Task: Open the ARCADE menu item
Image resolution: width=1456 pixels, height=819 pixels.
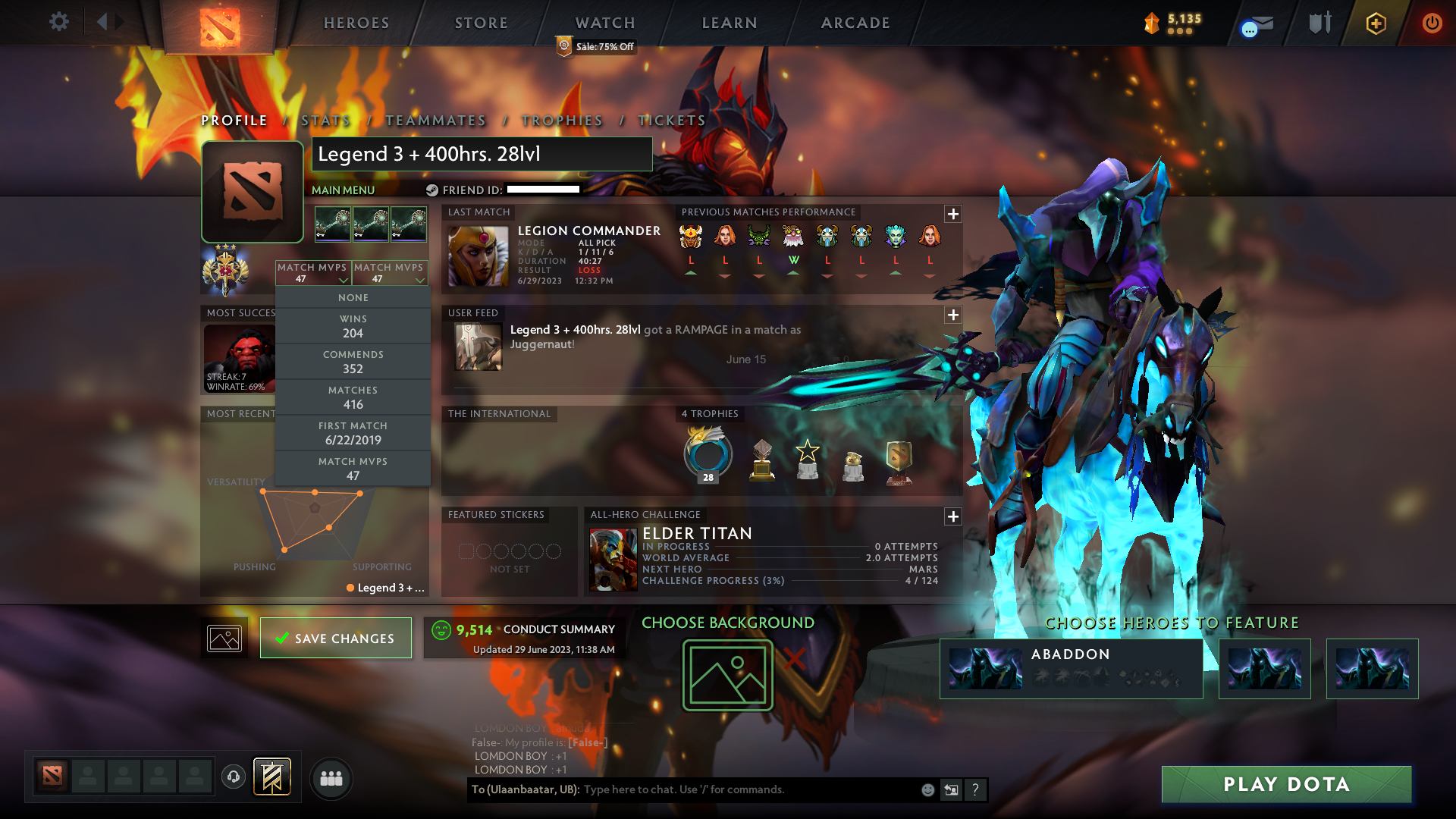Action: click(x=855, y=23)
